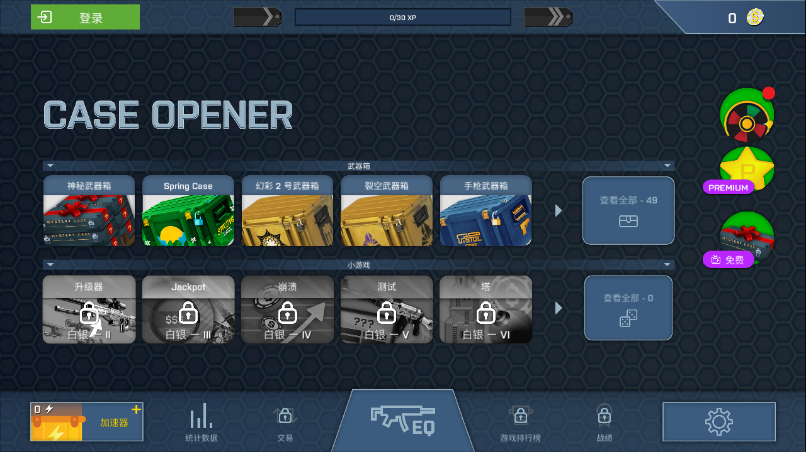Choose the 裂空武器箱 case

(x=387, y=211)
